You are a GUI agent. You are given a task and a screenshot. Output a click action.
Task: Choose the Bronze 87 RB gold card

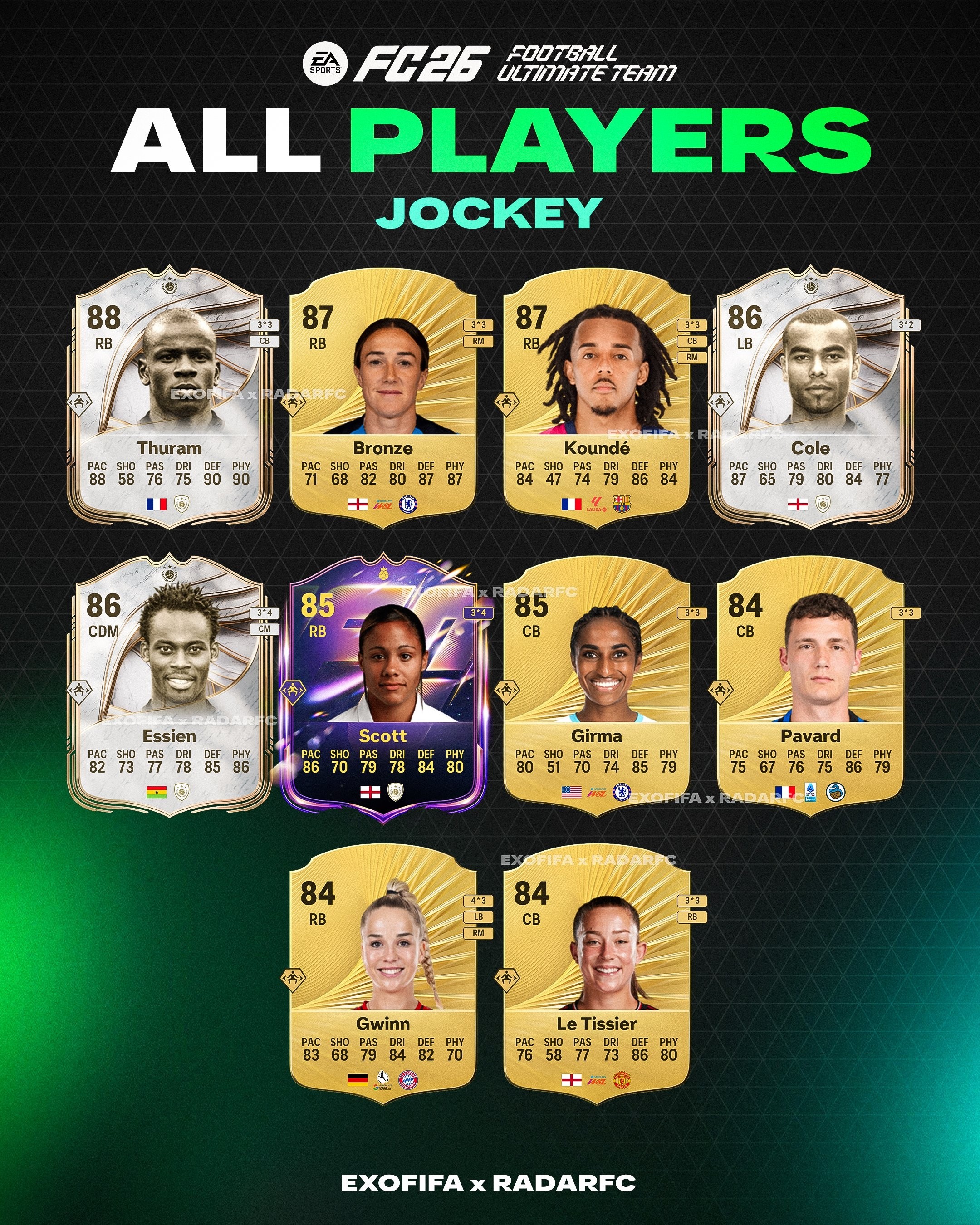(383, 398)
